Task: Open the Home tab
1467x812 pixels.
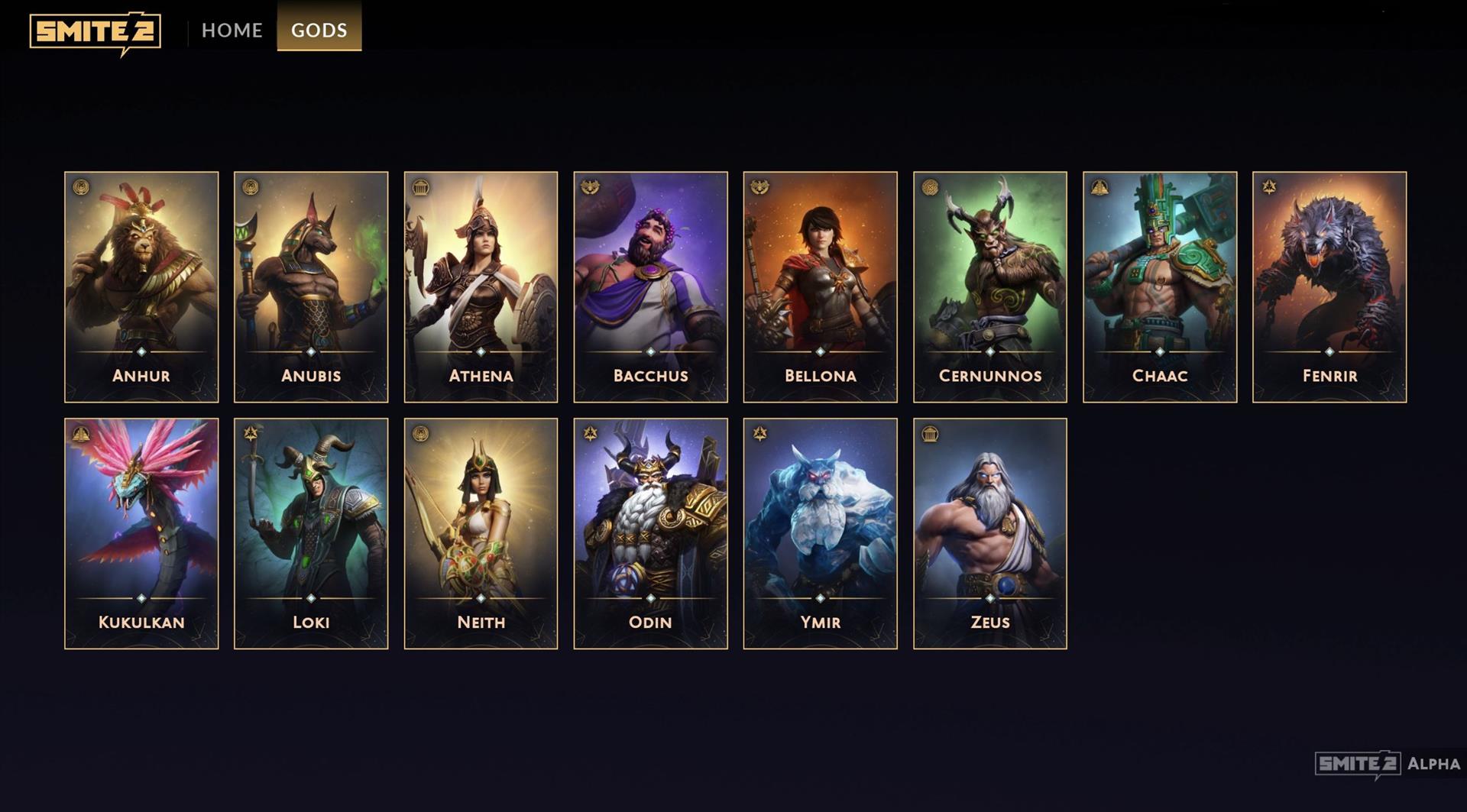Action: [232, 30]
